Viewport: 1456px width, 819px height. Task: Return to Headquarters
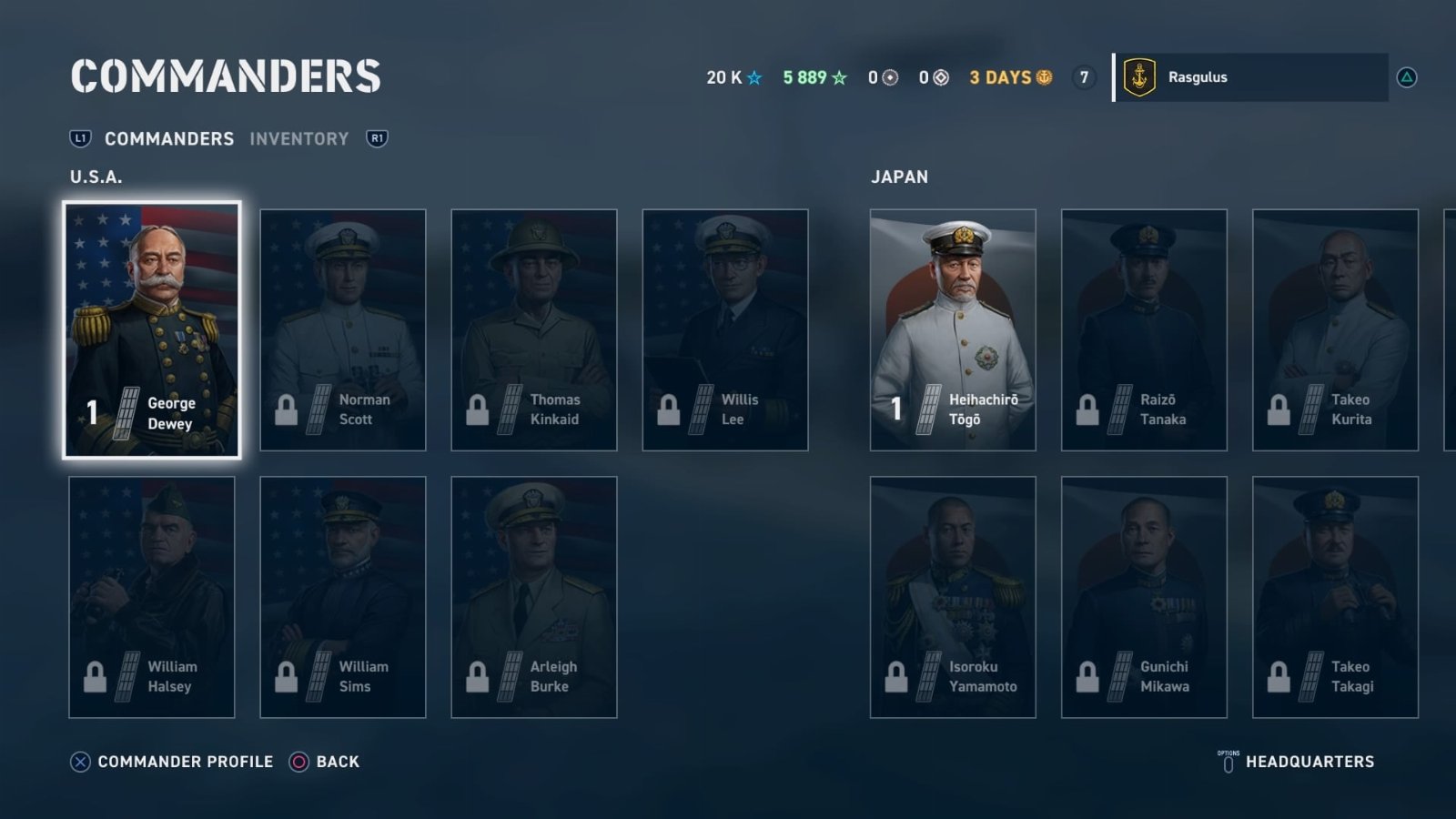coord(1309,762)
